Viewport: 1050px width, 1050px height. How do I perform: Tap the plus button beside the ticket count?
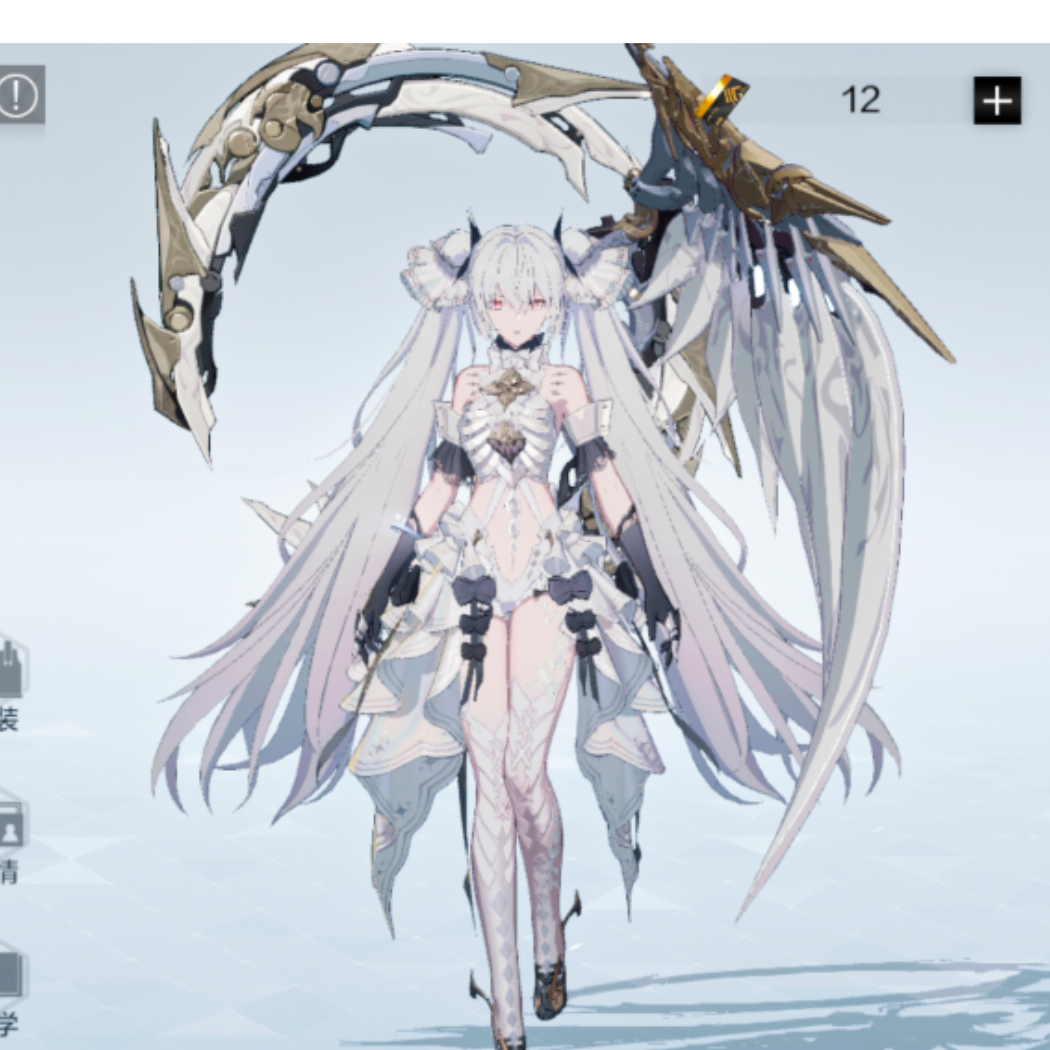pos(997,100)
